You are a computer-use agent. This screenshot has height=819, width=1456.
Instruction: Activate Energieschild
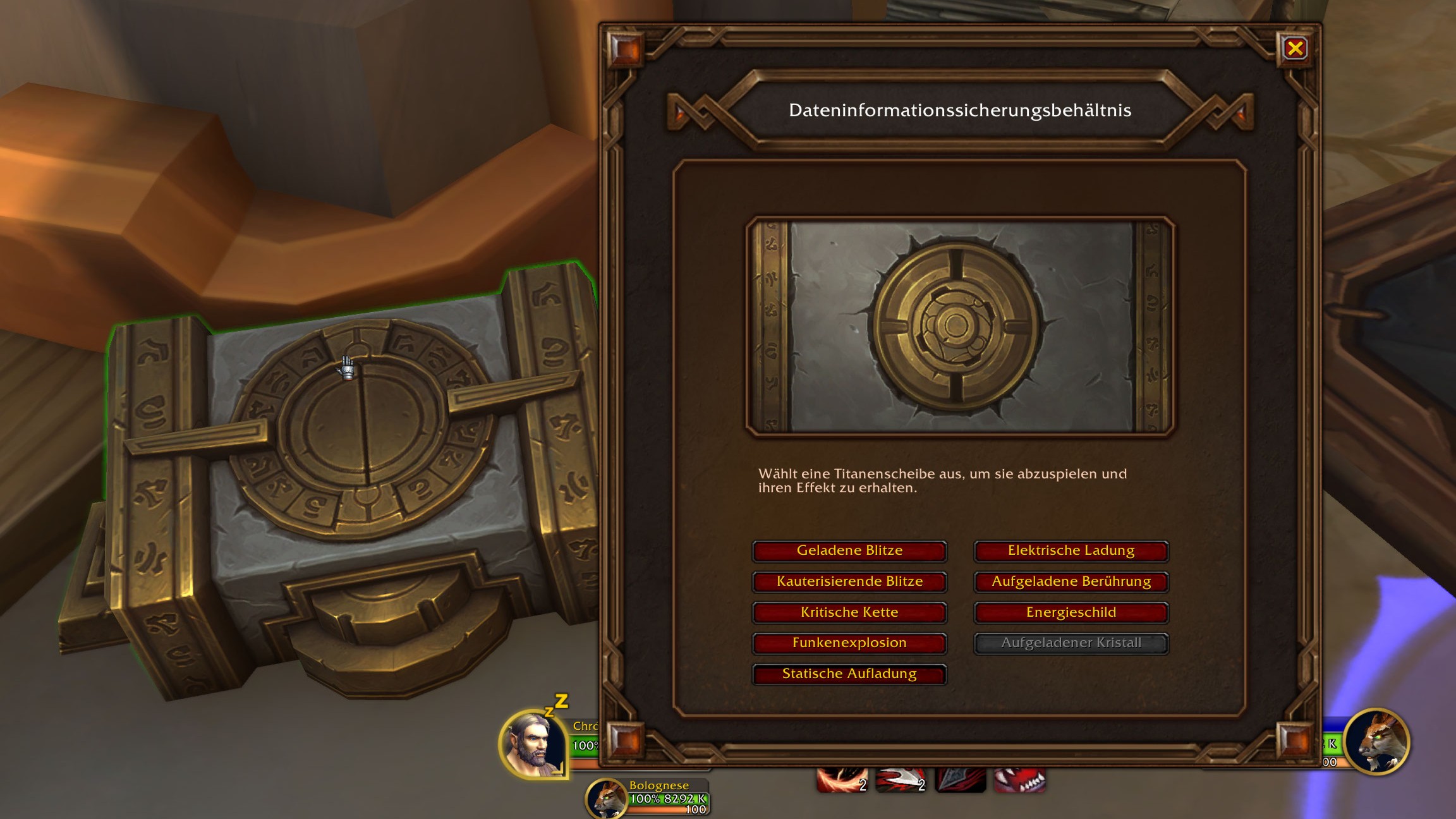point(1071,612)
